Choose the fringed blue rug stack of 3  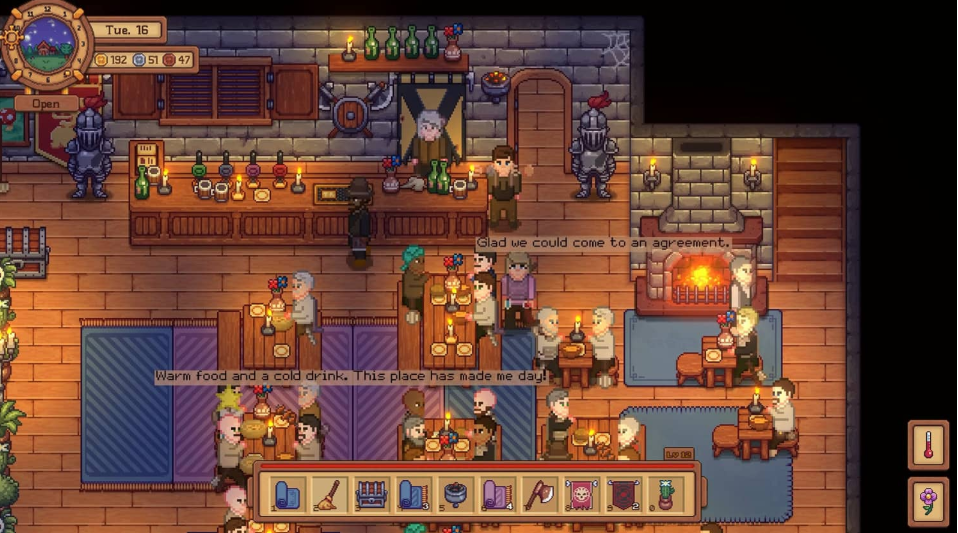(413, 494)
